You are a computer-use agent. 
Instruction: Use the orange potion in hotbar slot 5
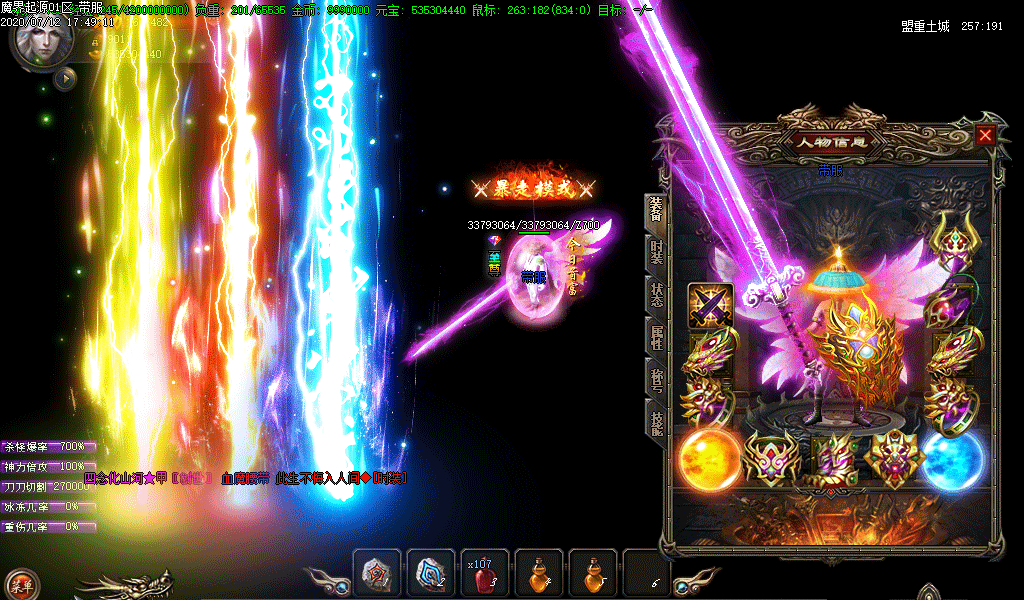(x=593, y=574)
